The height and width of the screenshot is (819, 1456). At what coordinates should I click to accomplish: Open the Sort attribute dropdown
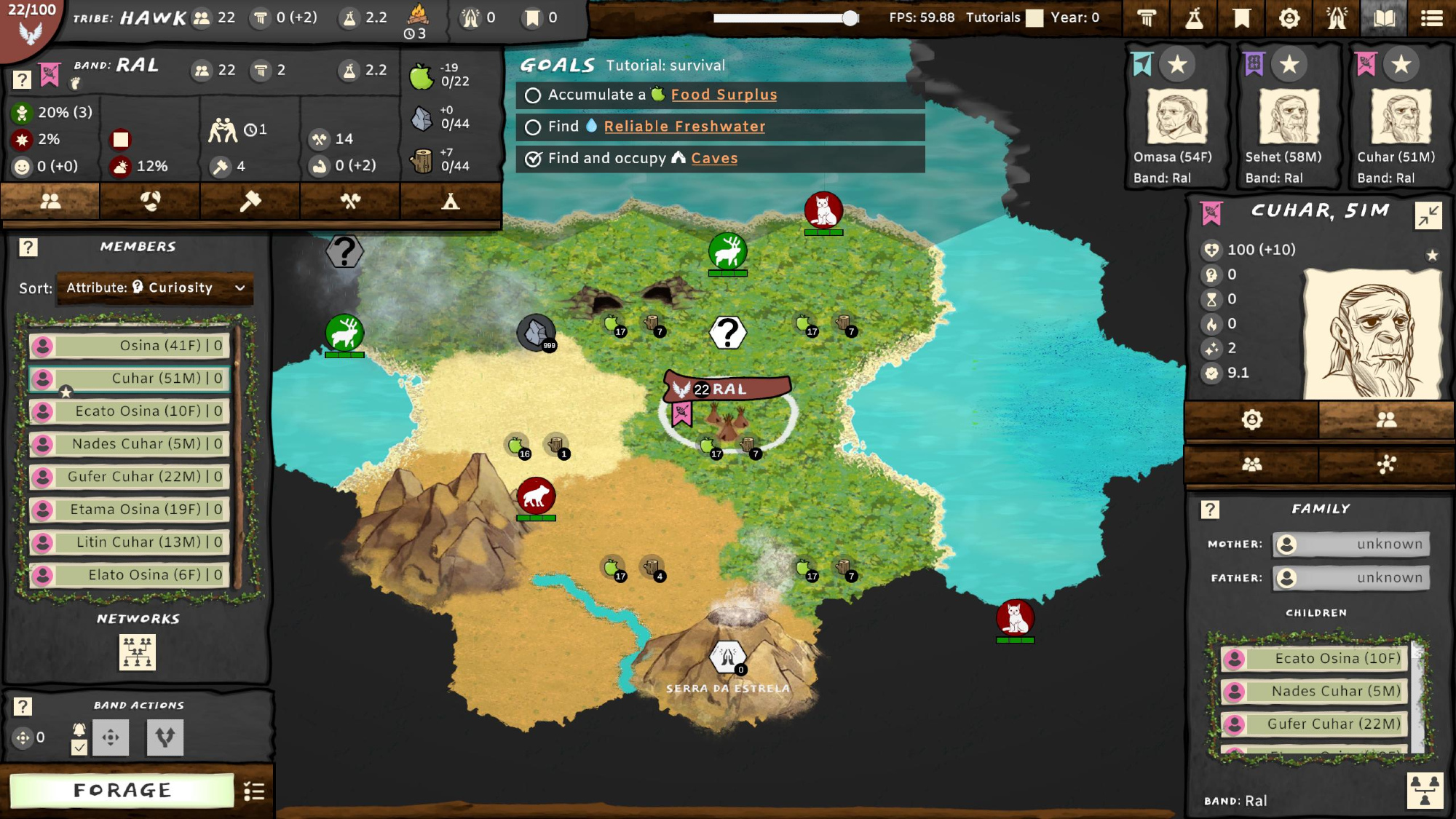click(155, 288)
